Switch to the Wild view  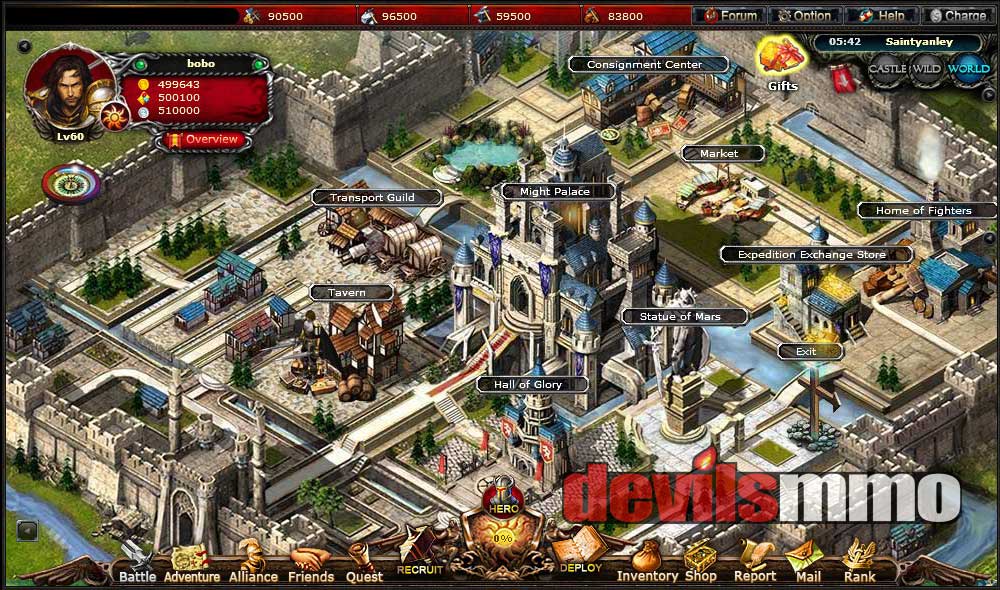pos(927,70)
